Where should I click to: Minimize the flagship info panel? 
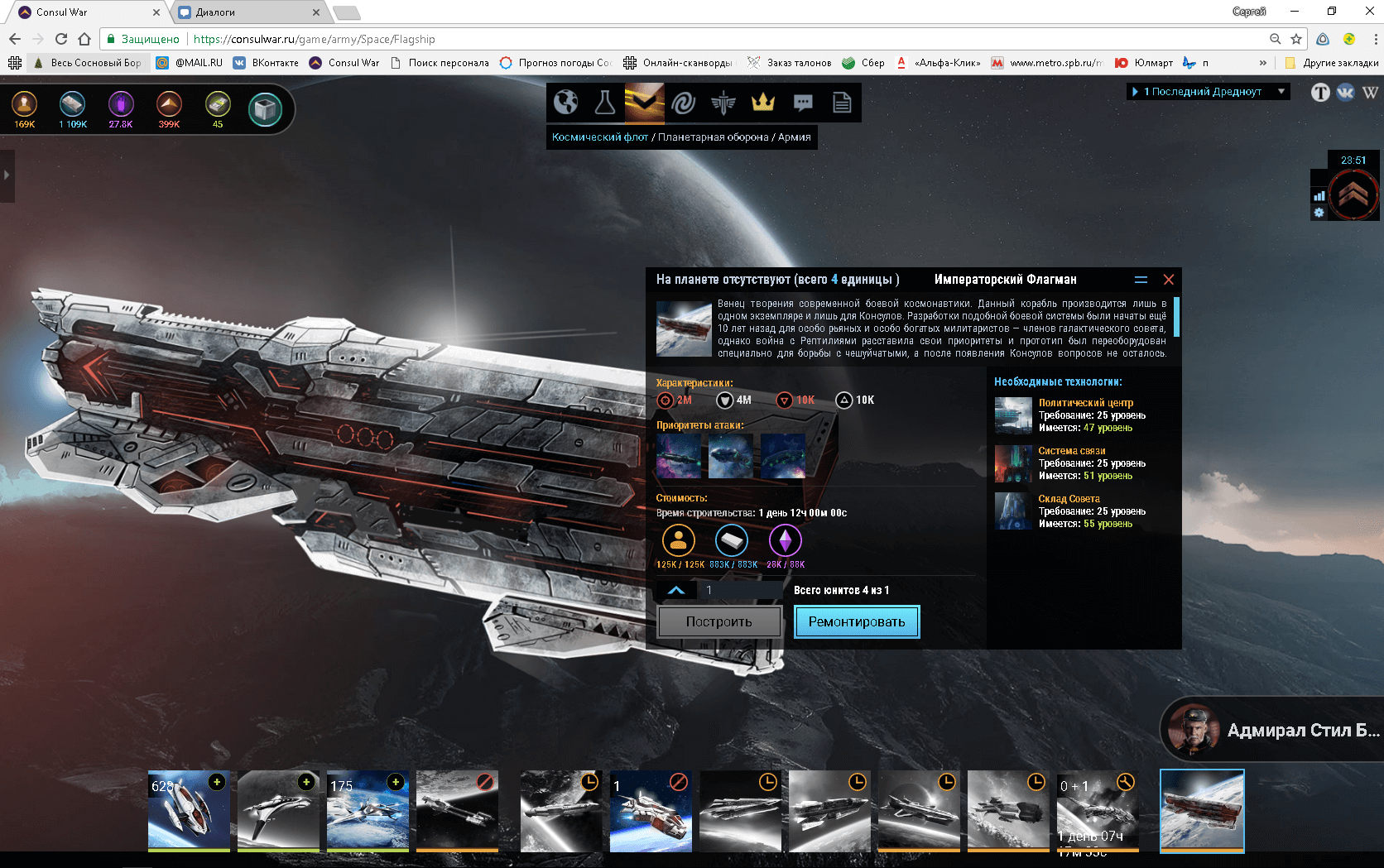click(x=1141, y=280)
